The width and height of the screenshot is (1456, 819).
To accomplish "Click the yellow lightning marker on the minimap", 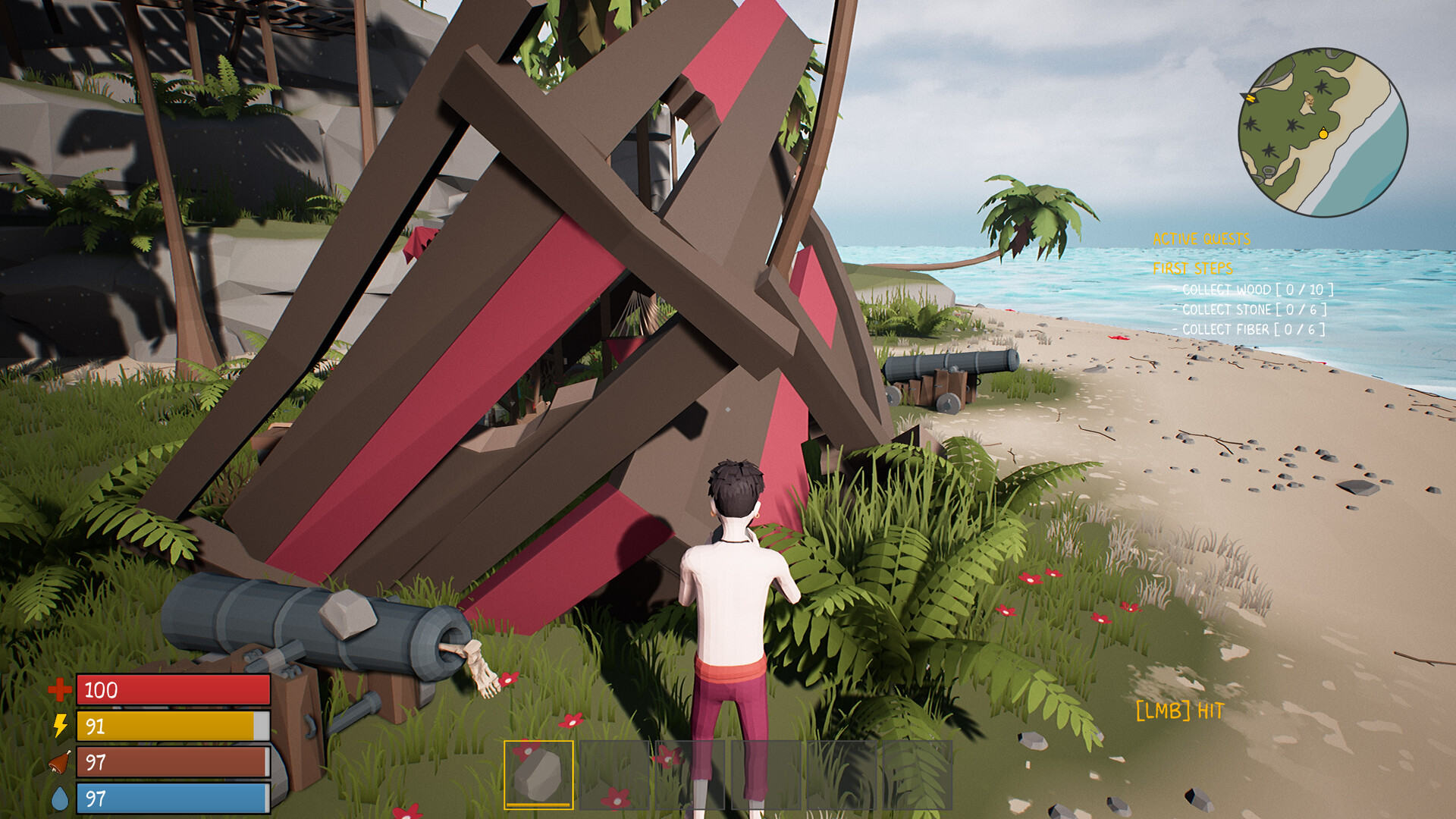I will [x=1250, y=98].
